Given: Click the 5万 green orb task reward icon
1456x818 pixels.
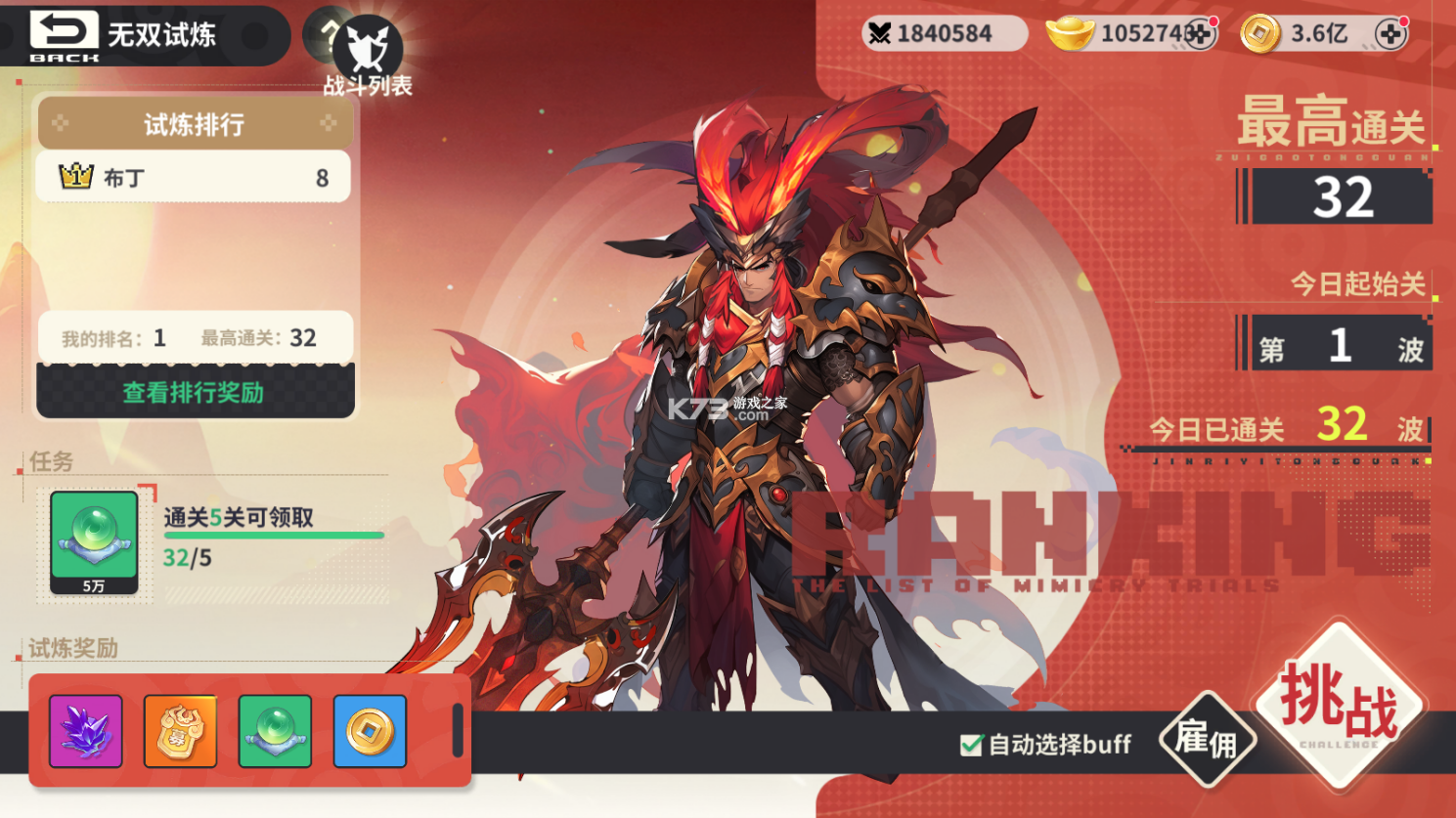Looking at the screenshot, I should coord(93,543).
